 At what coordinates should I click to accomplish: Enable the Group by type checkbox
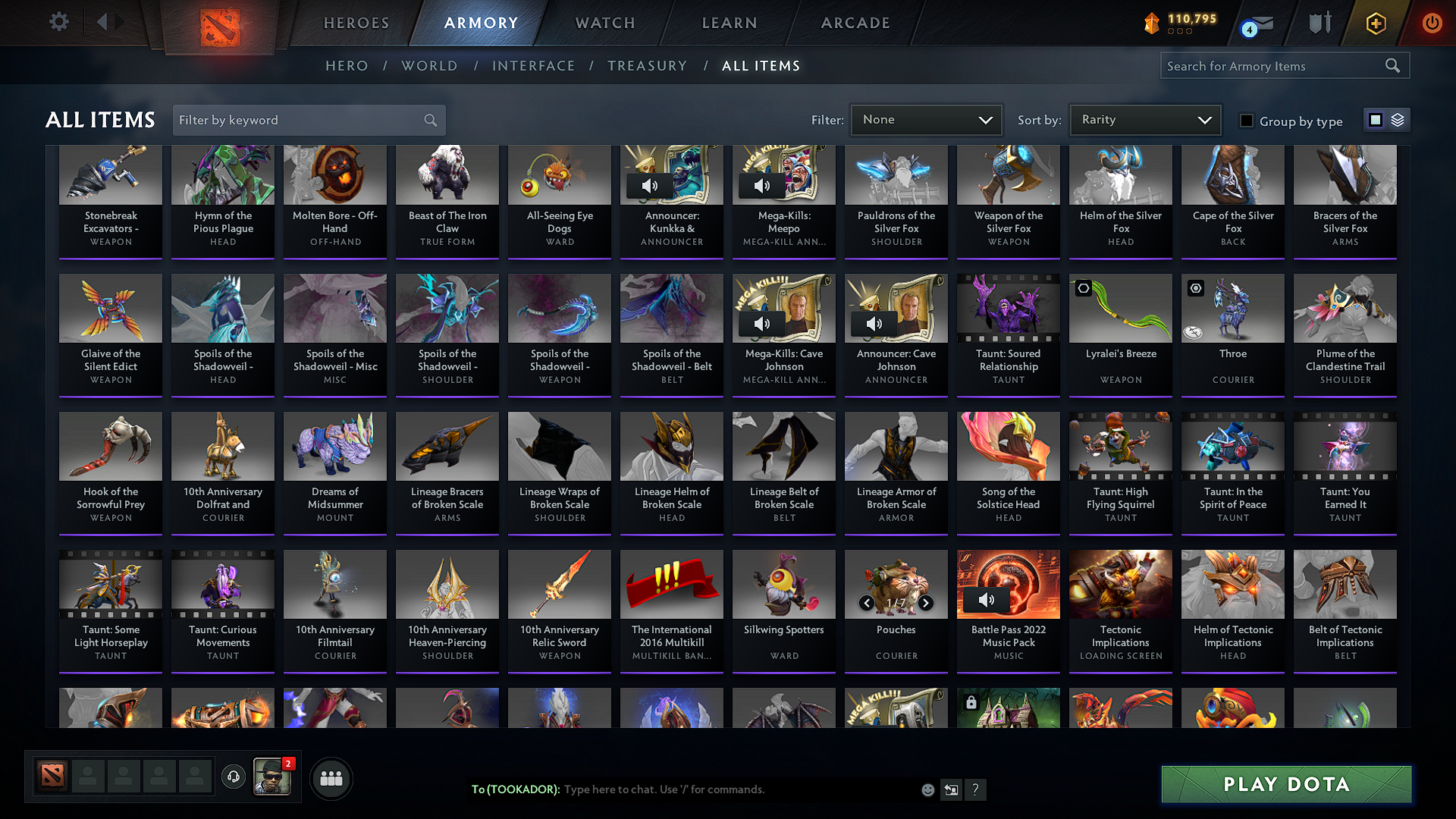[x=1247, y=121]
